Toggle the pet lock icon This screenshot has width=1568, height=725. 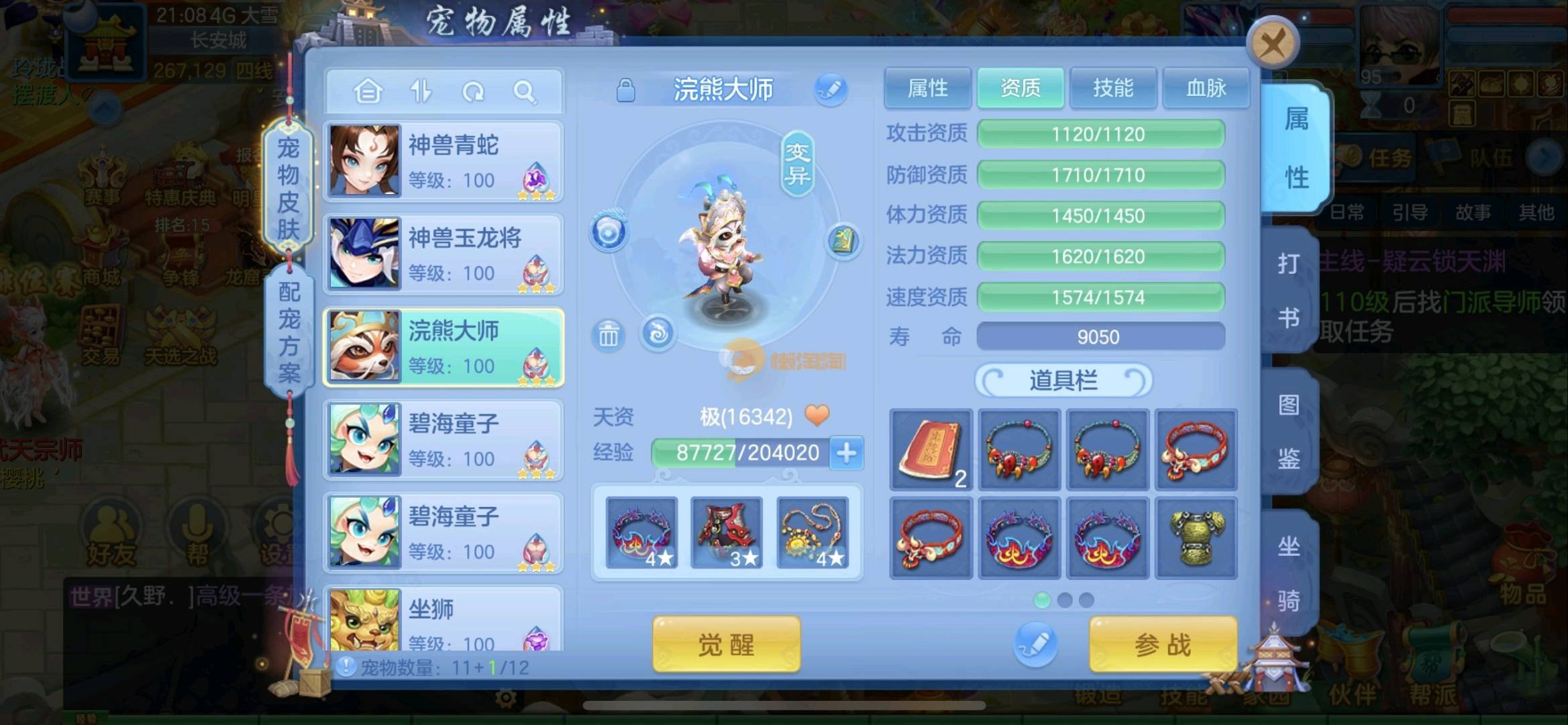pos(625,90)
